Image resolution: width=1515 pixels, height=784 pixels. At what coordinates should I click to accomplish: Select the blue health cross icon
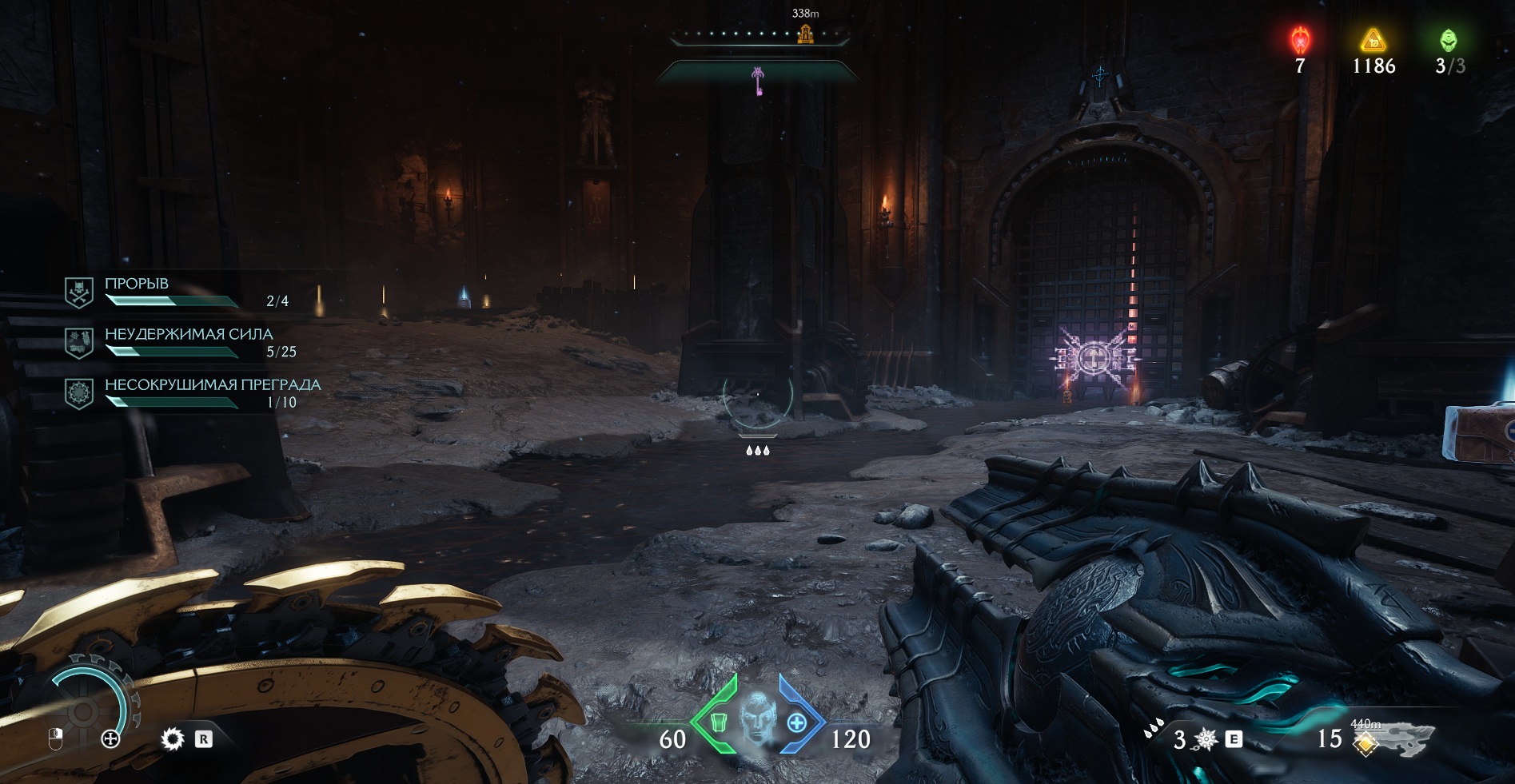tap(796, 723)
